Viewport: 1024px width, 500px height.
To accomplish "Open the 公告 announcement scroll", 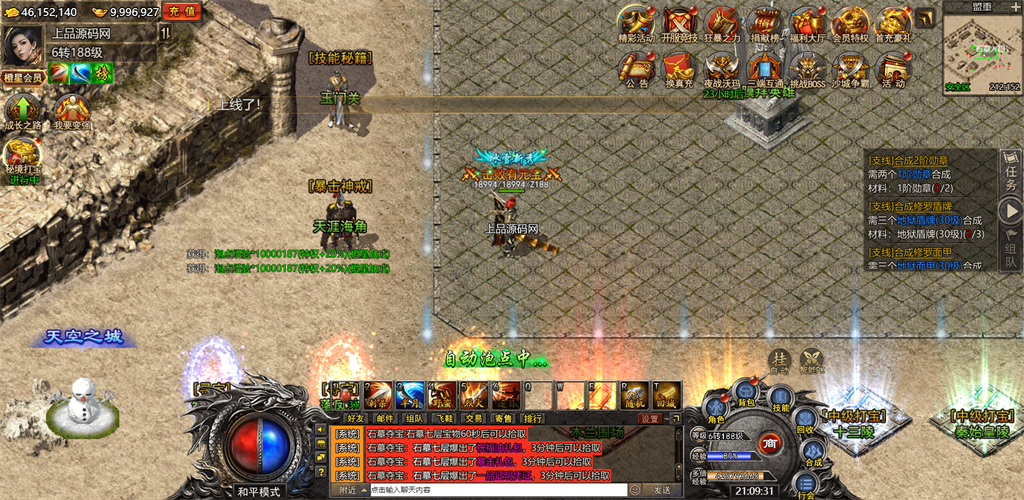I will [636, 70].
